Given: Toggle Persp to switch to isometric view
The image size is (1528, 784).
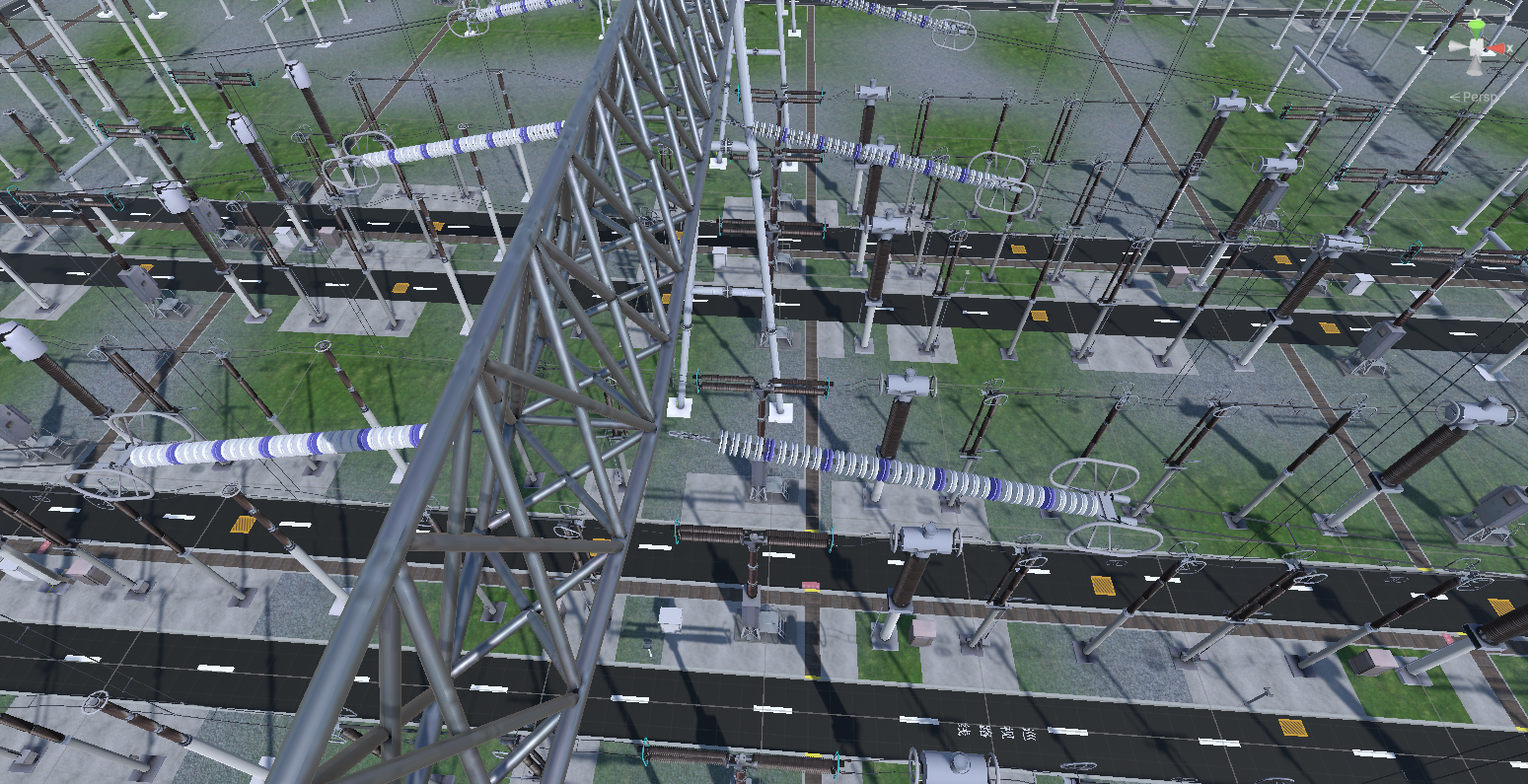Looking at the screenshot, I should pyautogui.click(x=1482, y=97).
